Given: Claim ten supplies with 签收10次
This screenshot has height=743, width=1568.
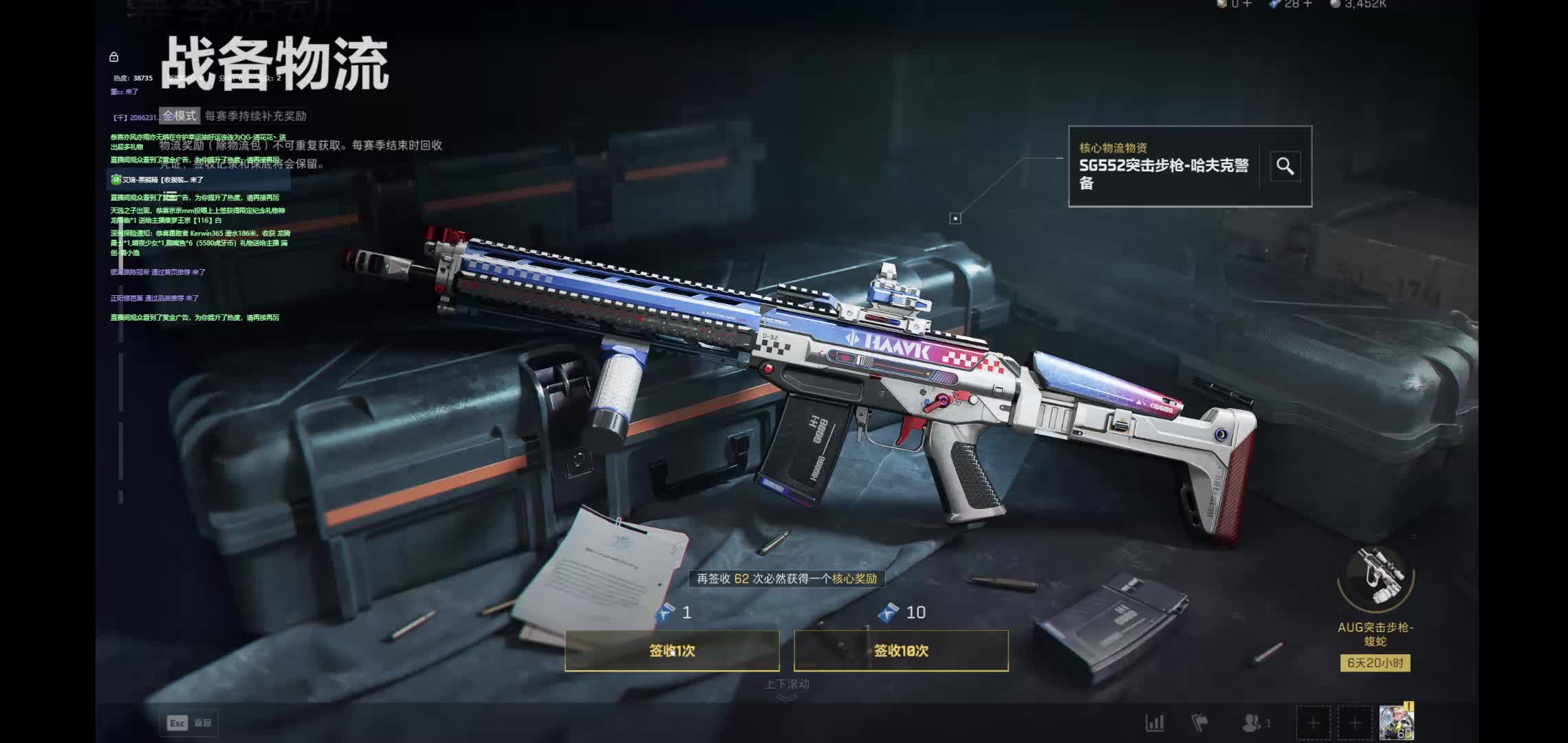Looking at the screenshot, I should pyautogui.click(x=901, y=650).
